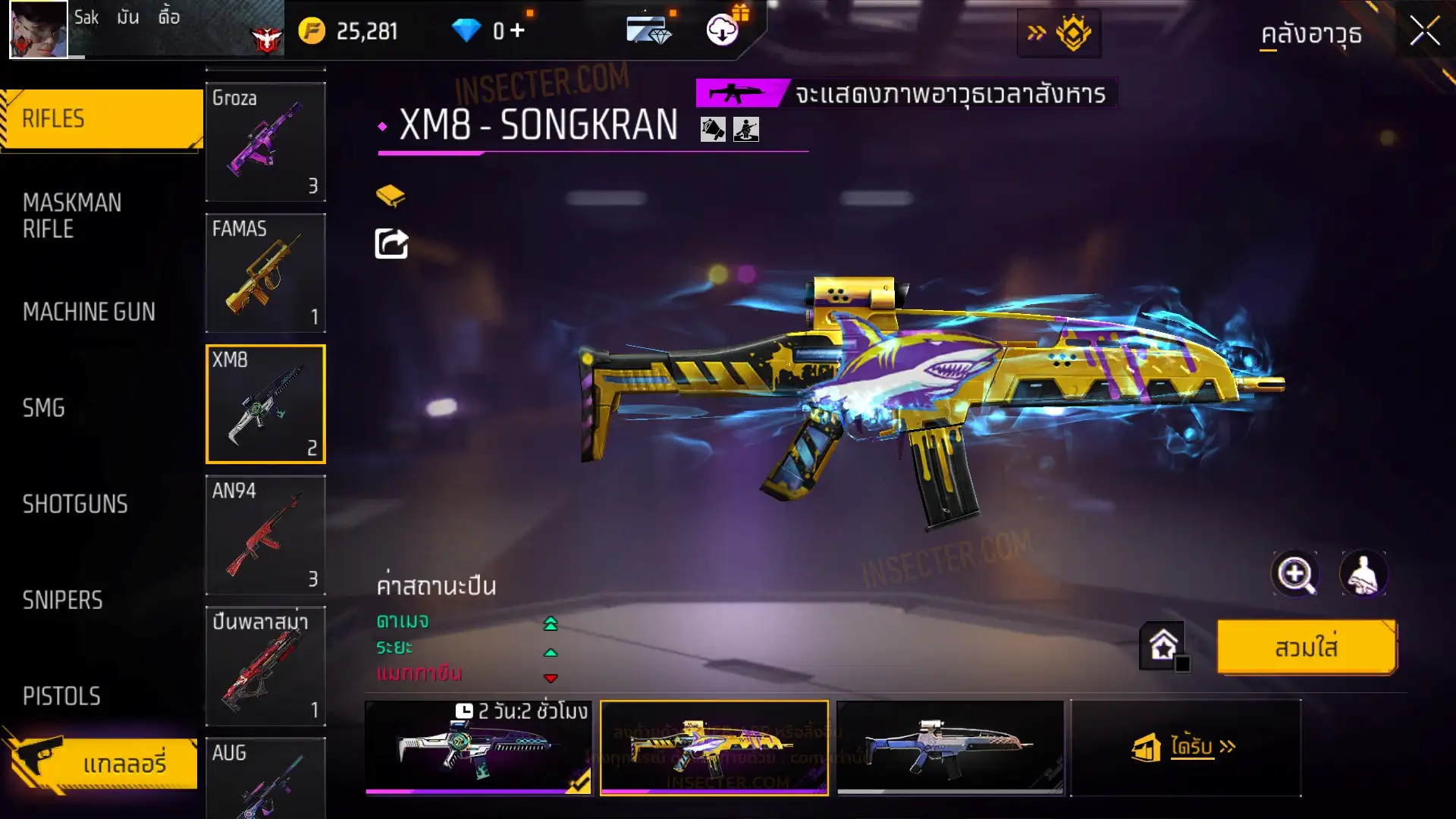
Task: Open the MACHINE GUN category
Action: [89, 312]
